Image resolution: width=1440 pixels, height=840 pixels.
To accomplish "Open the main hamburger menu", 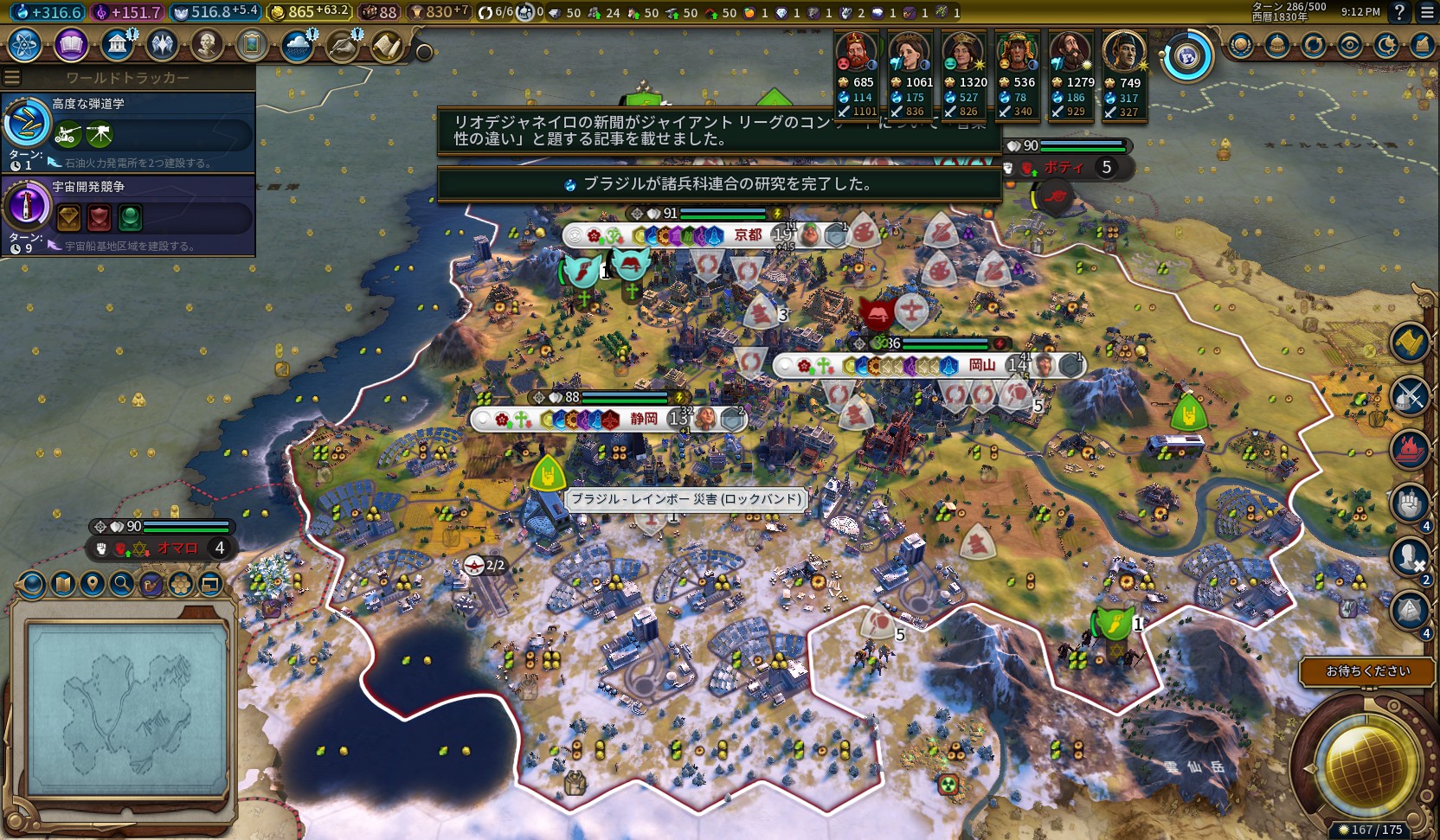I will (x=1427, y=12).
